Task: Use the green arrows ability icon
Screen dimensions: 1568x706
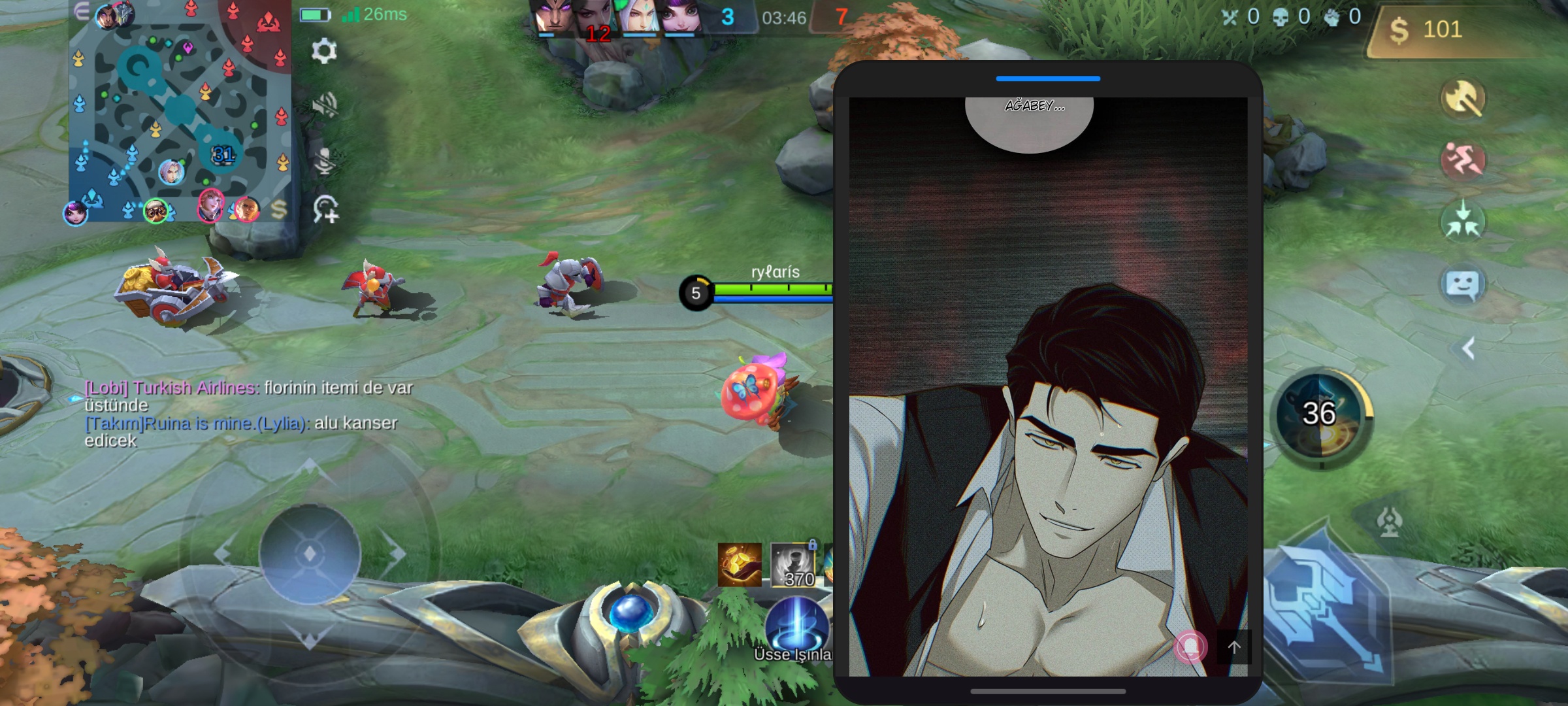Action: [1463, 221]
